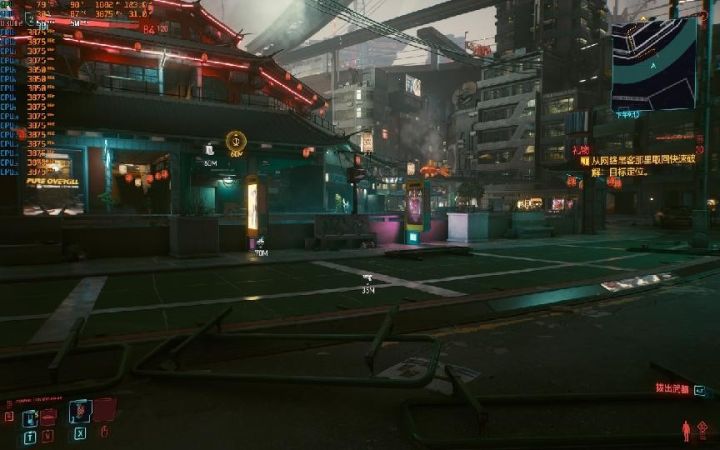The width and height of the screenshot is (720, 450).
Task: Click the 60M shop waypoint icon
Action: (x=209, y=150)
